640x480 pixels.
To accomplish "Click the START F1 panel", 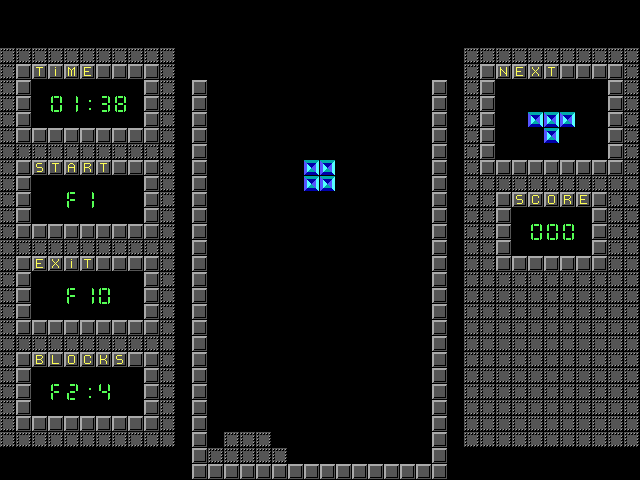I will (x=87, y=199).
